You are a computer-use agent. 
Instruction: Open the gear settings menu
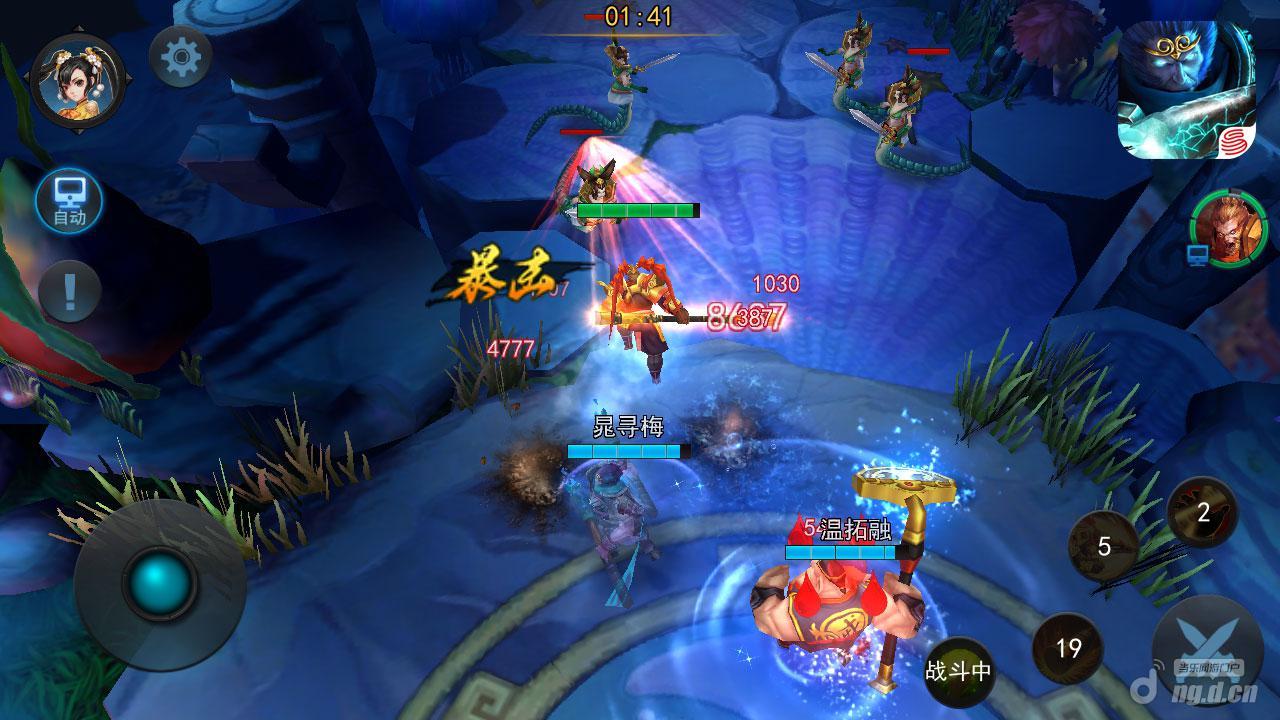point(180,56)
